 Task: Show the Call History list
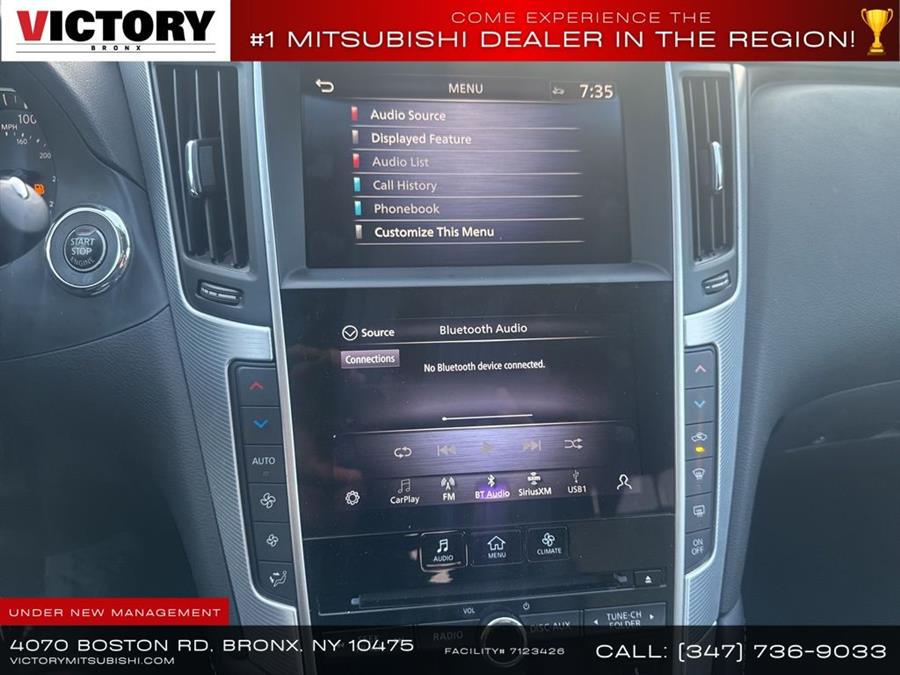click(404, 185)
